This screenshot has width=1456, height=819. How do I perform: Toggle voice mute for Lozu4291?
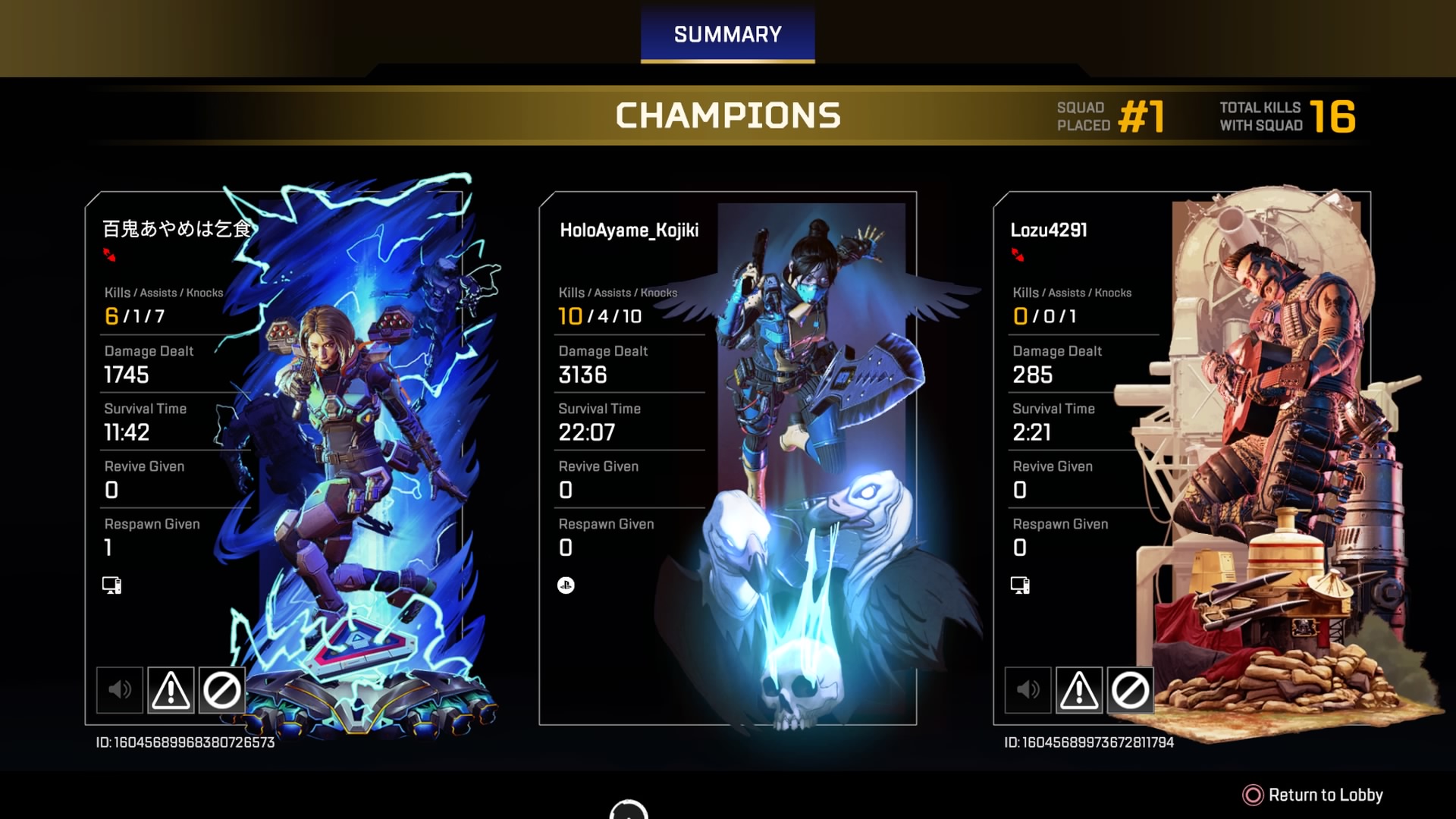(x=1028, y=690)
